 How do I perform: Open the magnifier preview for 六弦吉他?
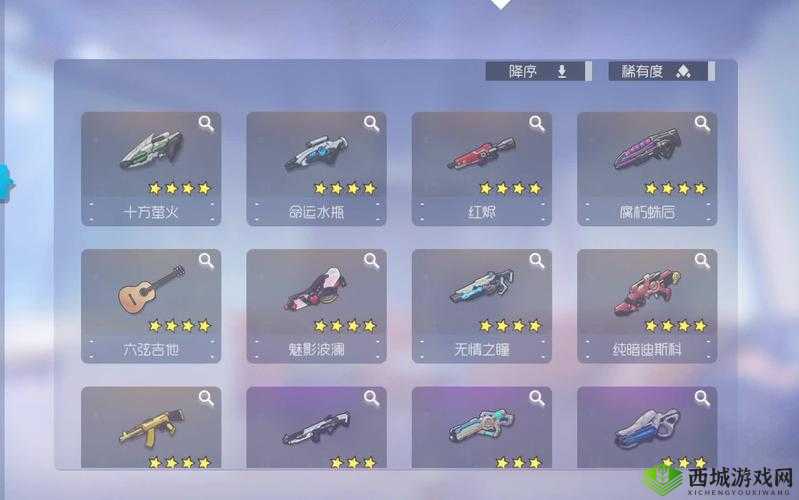206,262
